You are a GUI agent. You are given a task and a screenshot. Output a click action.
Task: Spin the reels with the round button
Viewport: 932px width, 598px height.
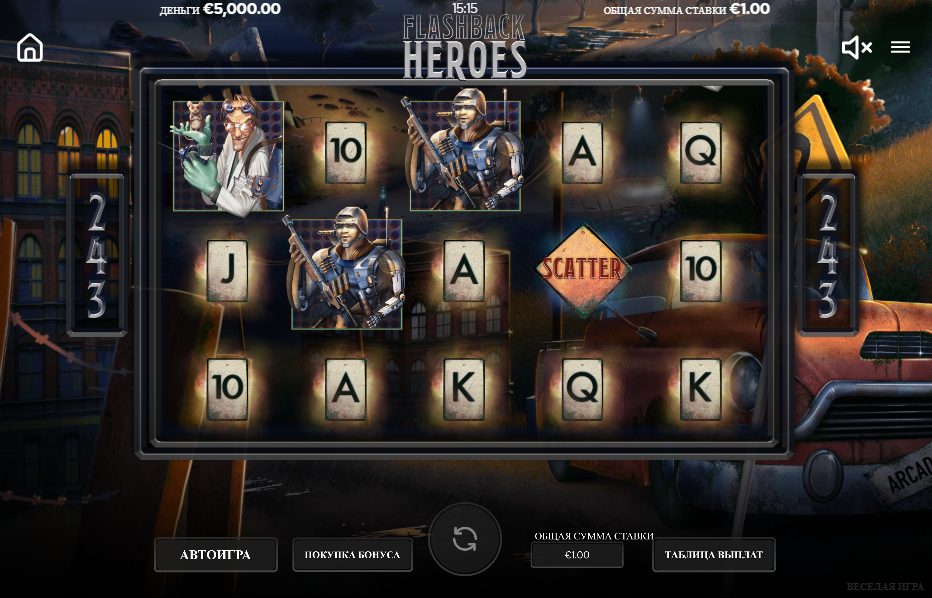click(465, 539)
